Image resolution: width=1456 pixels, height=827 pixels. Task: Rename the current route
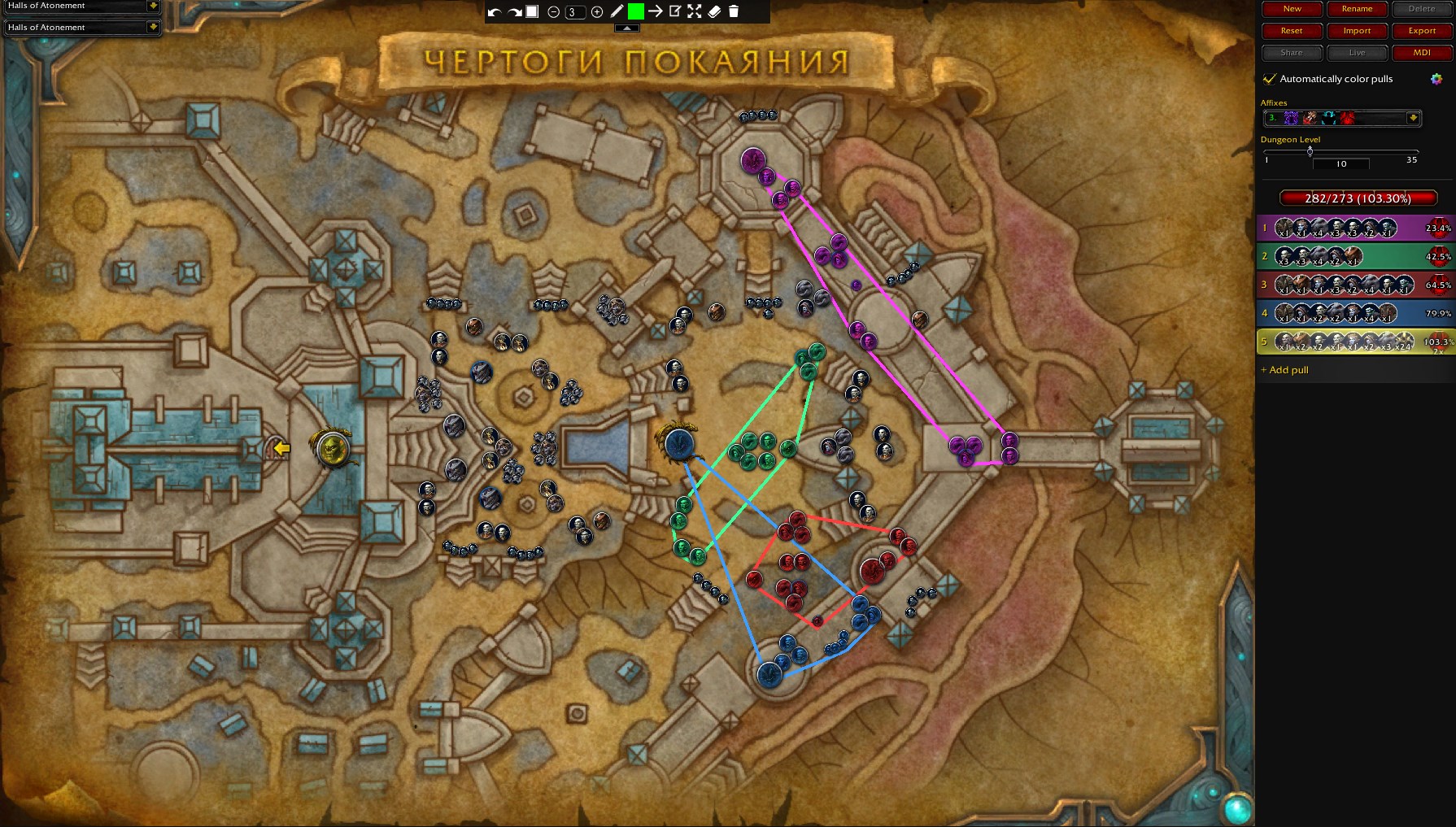click(x=1357, y=9)
